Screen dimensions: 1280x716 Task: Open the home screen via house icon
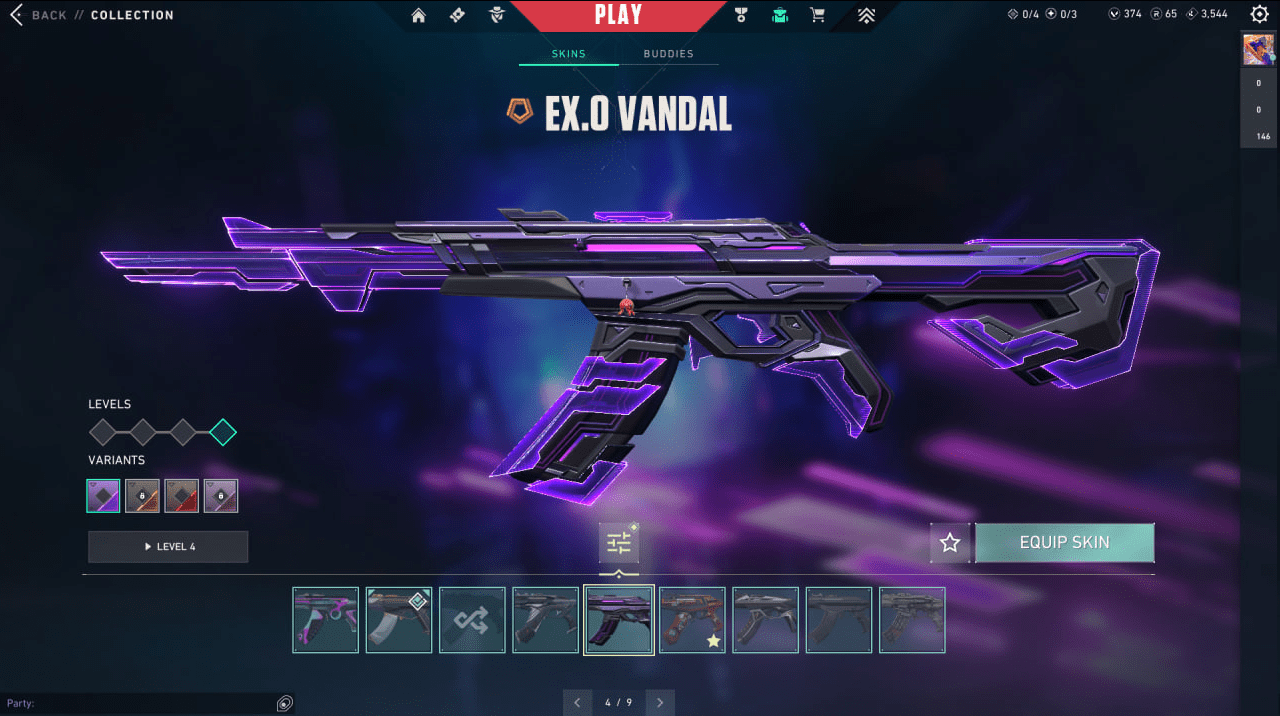click(418, 15)
